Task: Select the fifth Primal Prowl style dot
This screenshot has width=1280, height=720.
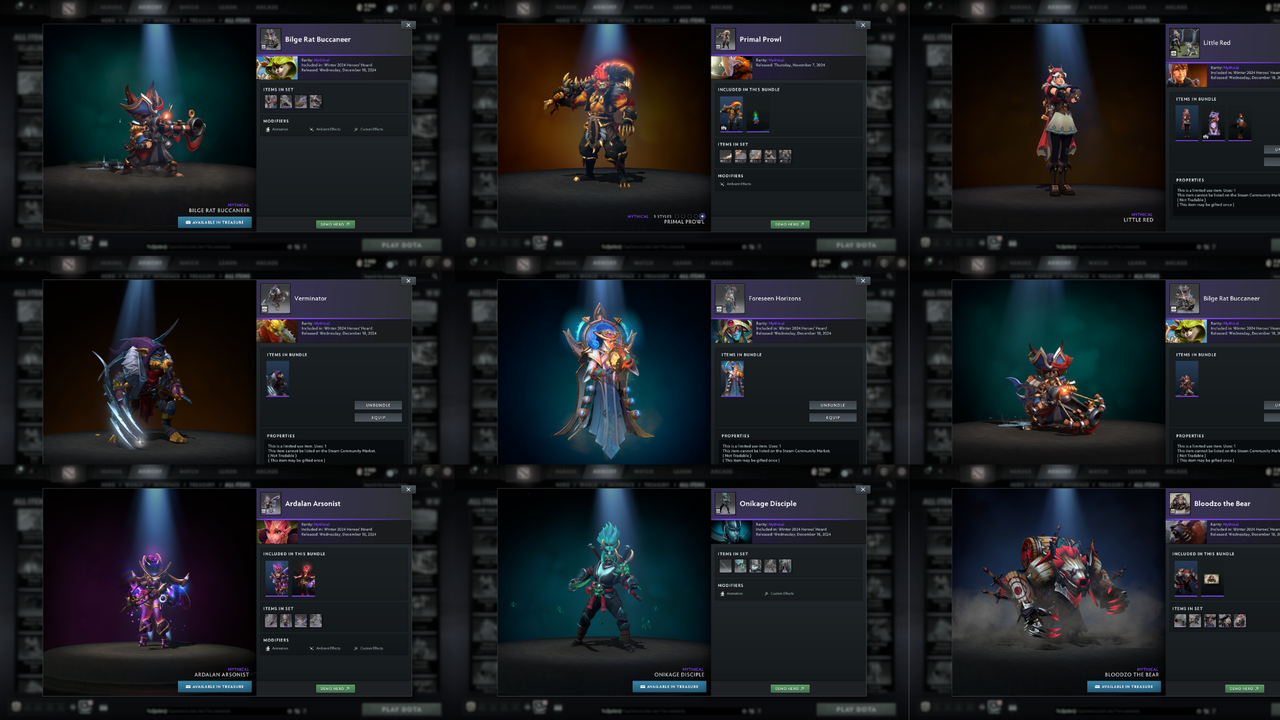Action: point(702,216)
